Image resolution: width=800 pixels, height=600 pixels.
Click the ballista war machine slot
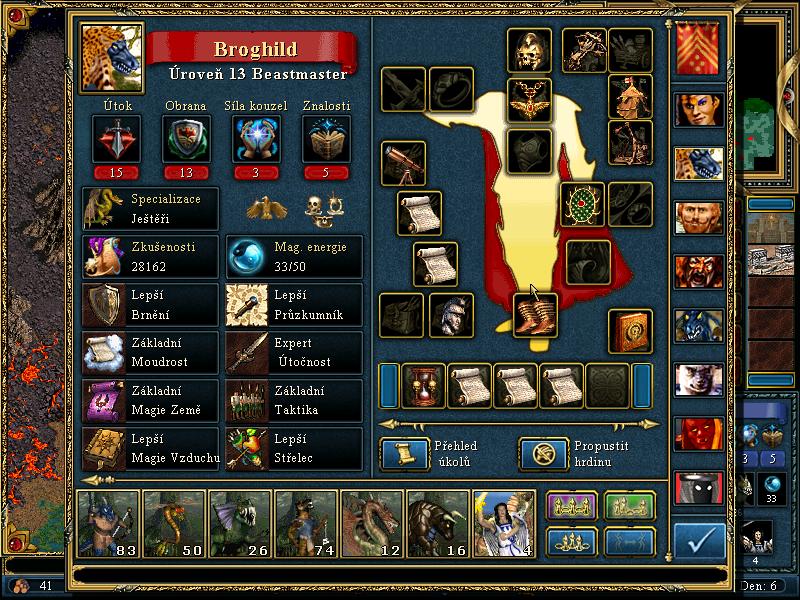coord(584,49)
